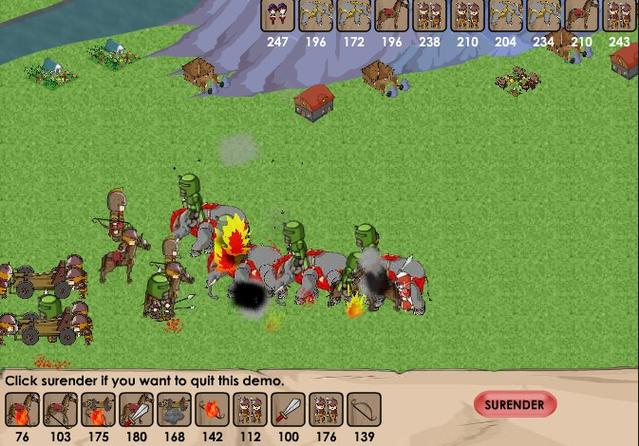Pick the catapult icon labeled 234
639x446 pixels.
pos(544,16)
